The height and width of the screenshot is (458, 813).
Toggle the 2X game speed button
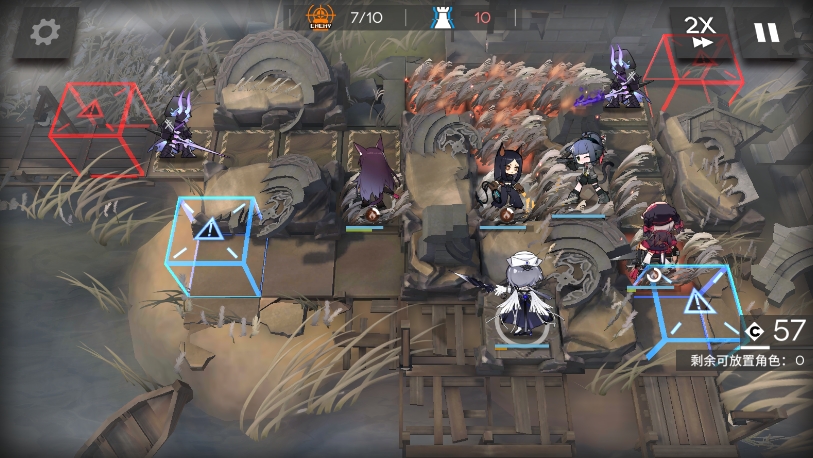[x=699, y=32]
